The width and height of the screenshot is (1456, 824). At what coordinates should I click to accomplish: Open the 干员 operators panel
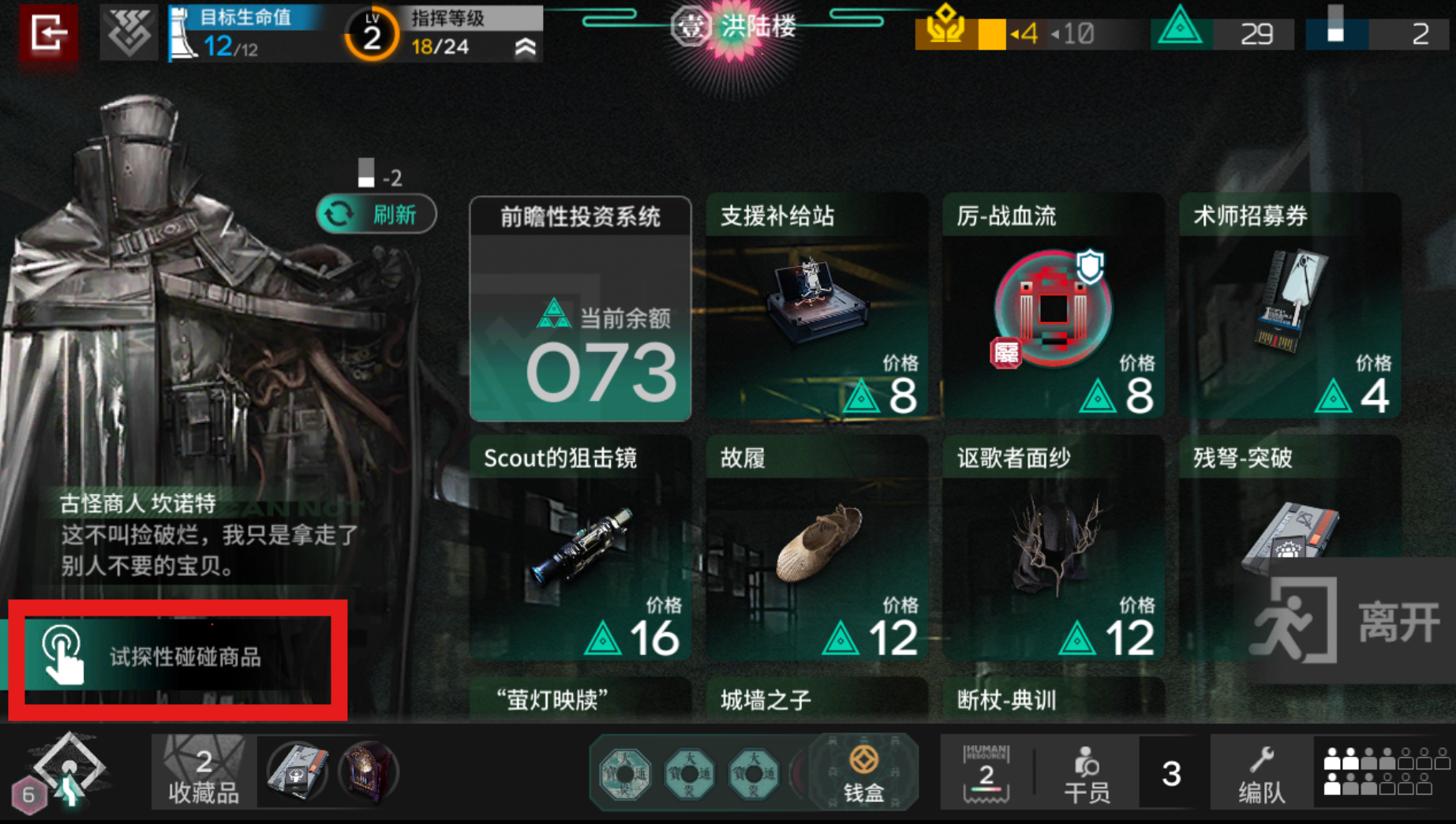click(1086, 774)
